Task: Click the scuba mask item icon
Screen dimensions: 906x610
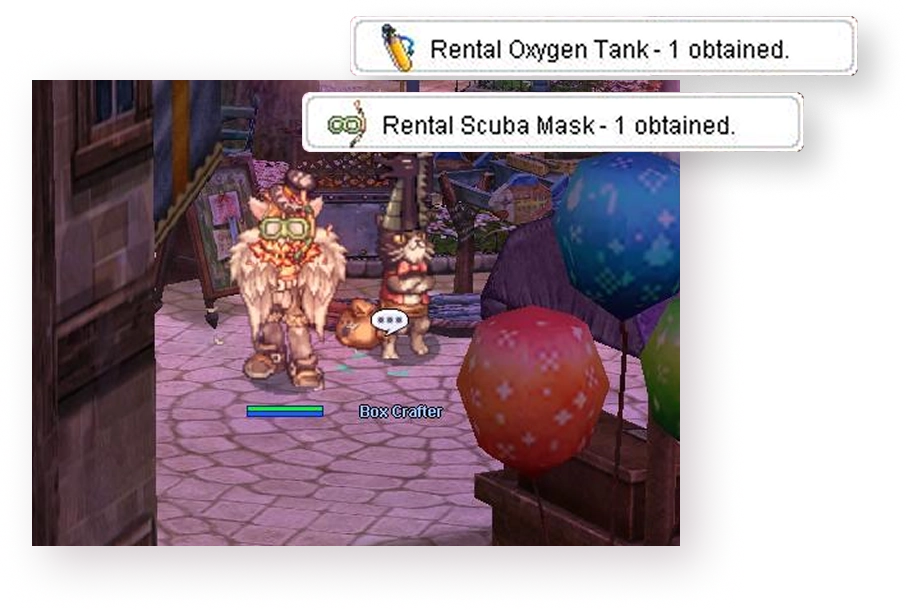Action: click(x=348, y=125)
